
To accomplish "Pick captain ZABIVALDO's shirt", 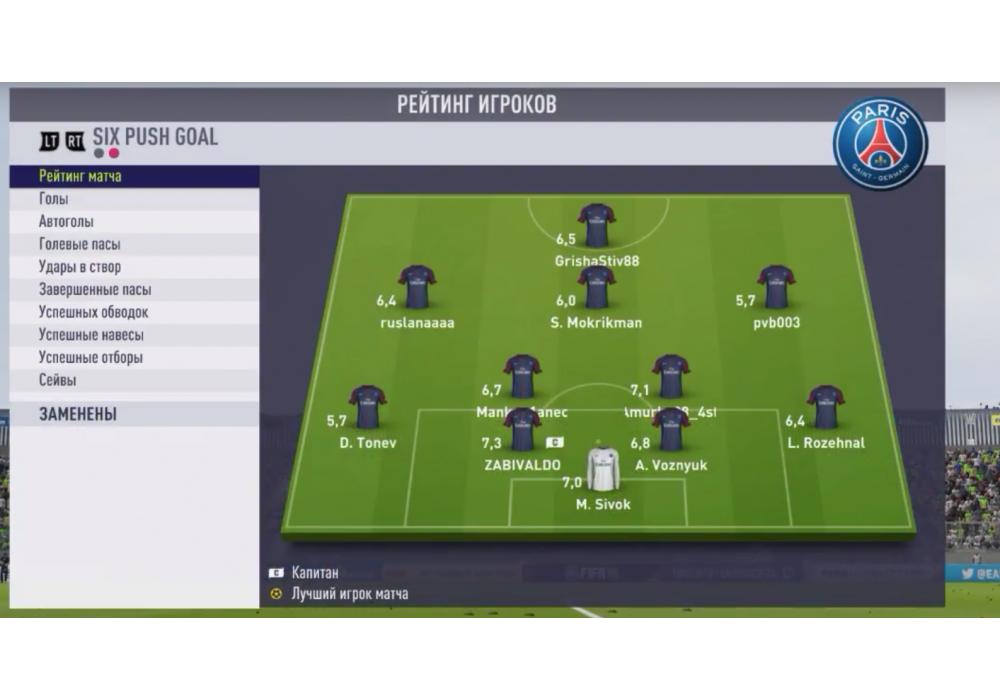I will coord(522,429).
